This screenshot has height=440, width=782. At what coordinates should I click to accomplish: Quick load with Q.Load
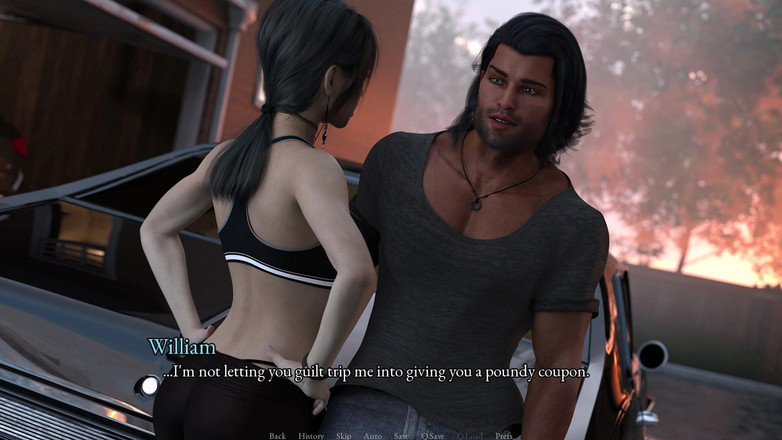point(469,436)
